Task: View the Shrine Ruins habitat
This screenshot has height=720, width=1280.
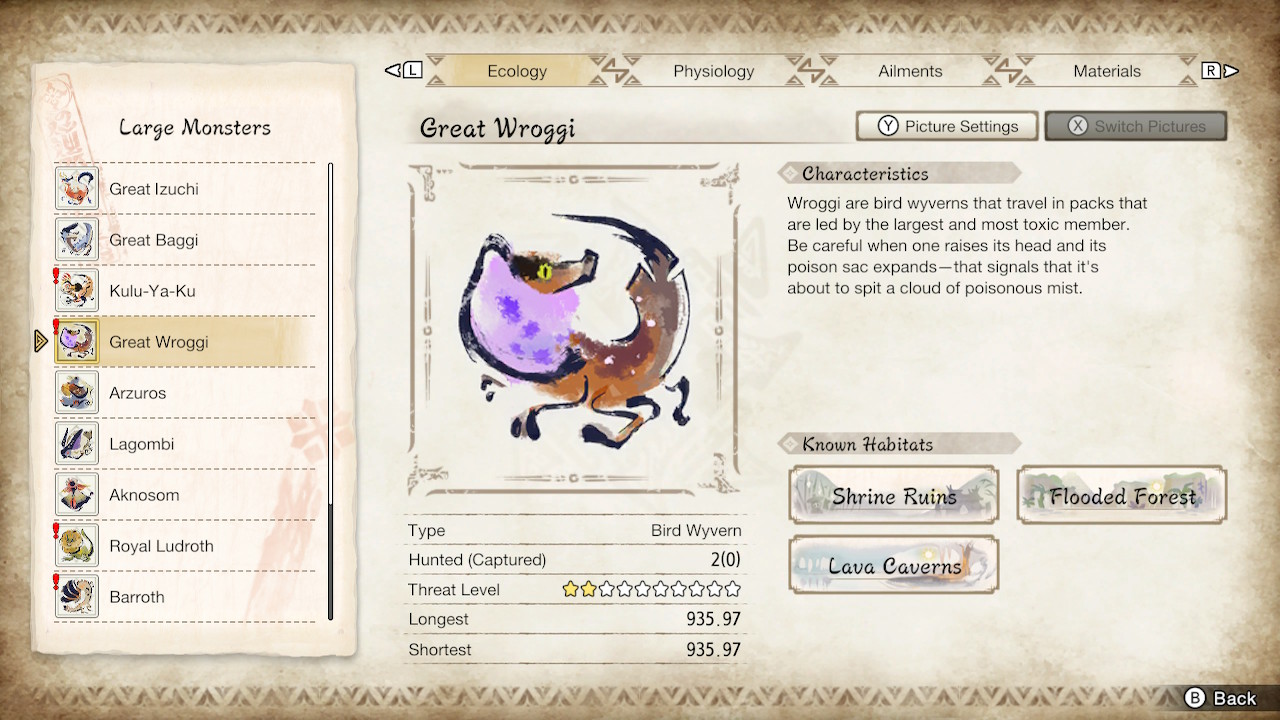Action: [893, 495]
